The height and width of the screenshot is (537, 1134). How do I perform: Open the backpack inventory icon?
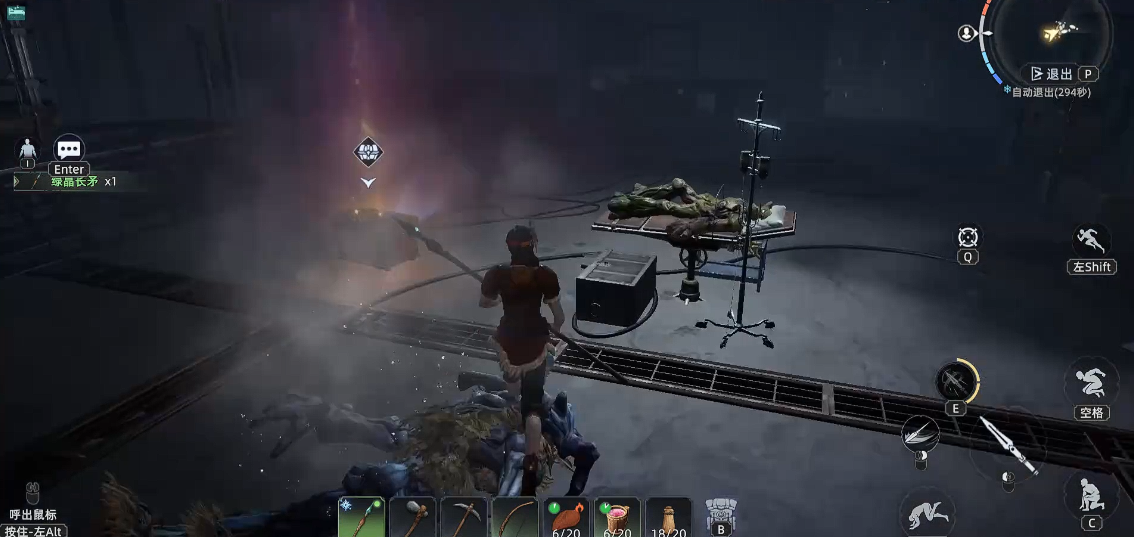pyautogui.click(x=720, y=512)
